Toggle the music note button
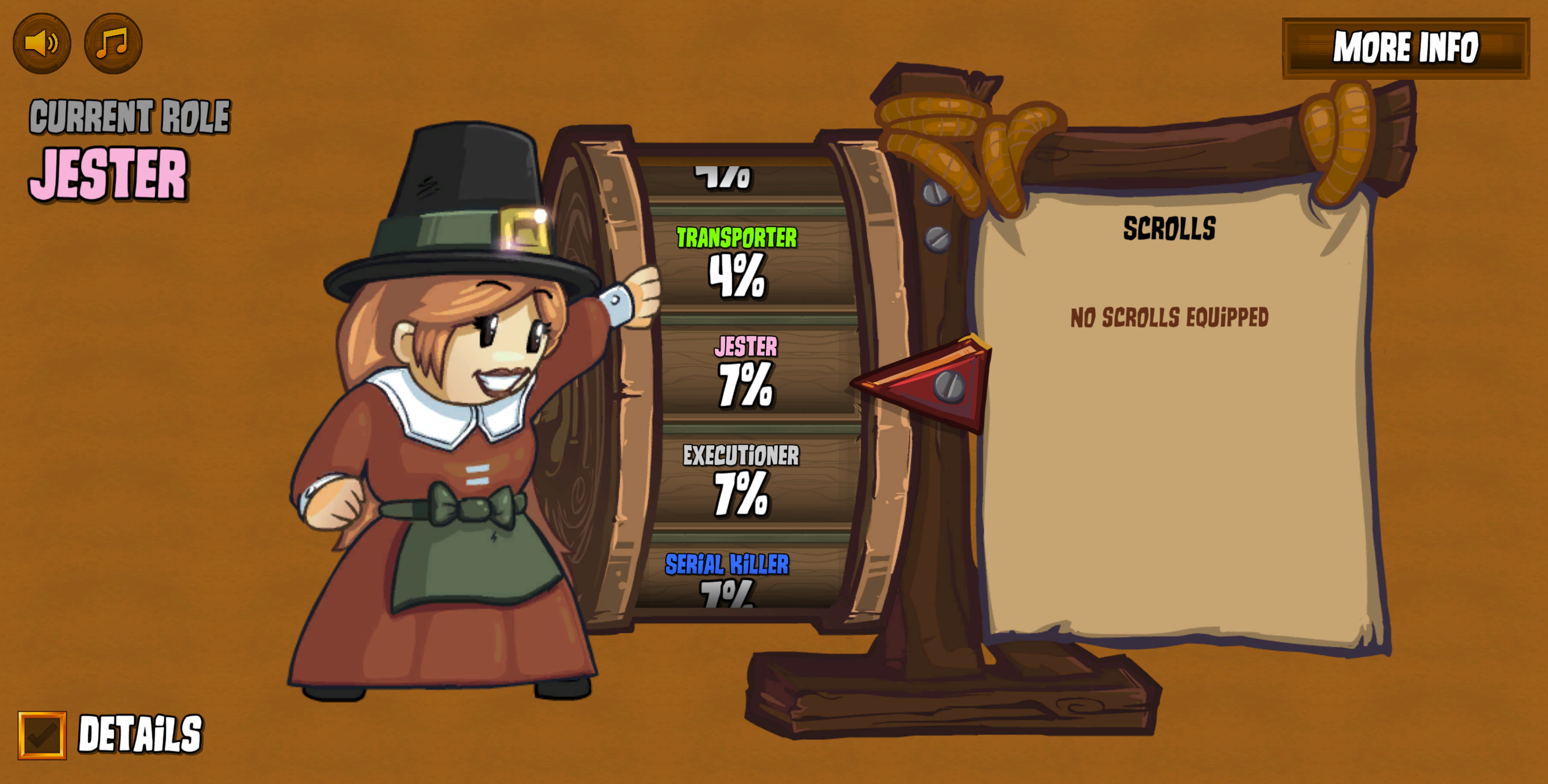The width and height of the screenshot is (1548, 784). 113,44
